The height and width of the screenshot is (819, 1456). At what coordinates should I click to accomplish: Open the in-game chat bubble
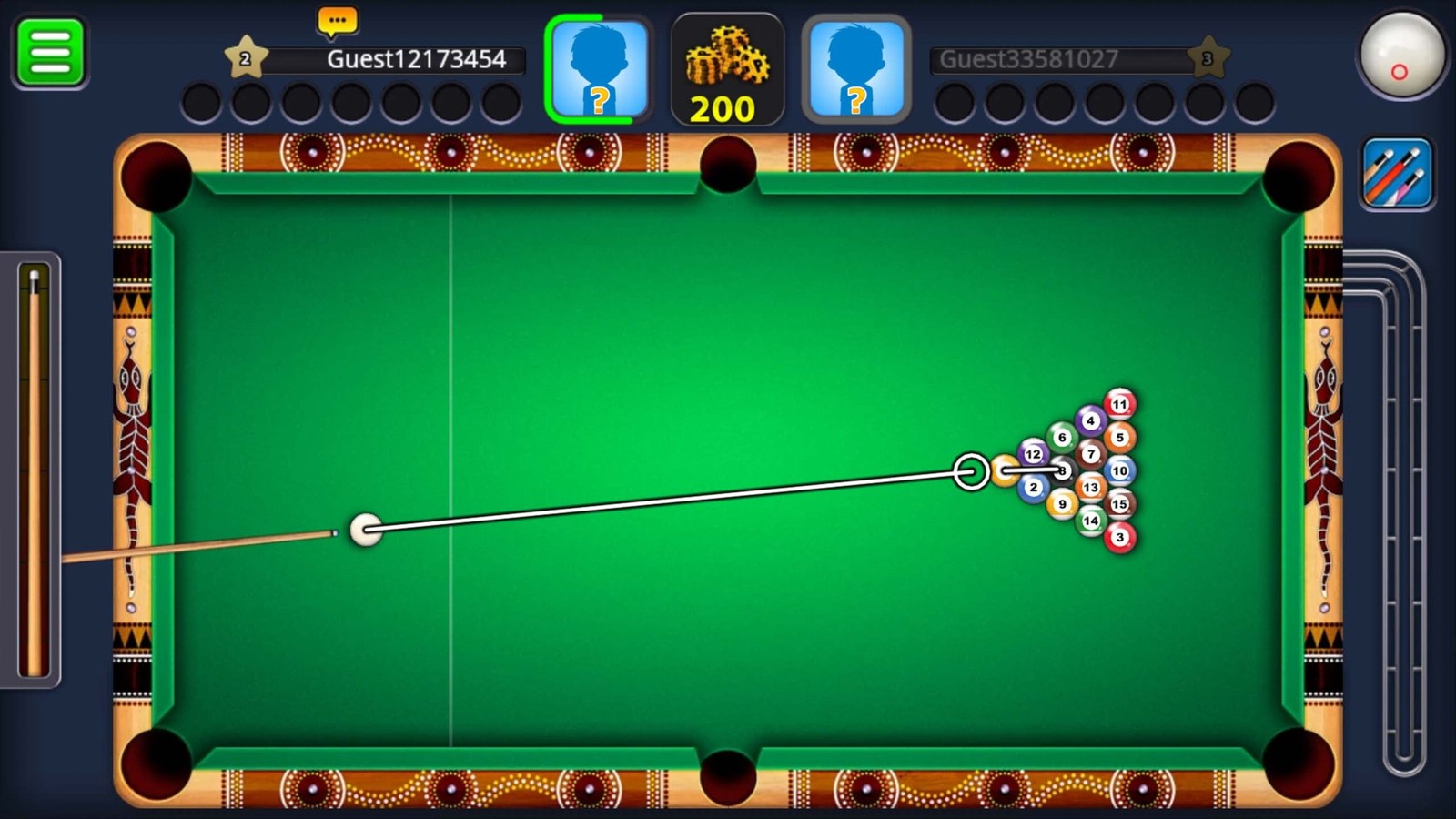tap(336, 18)
